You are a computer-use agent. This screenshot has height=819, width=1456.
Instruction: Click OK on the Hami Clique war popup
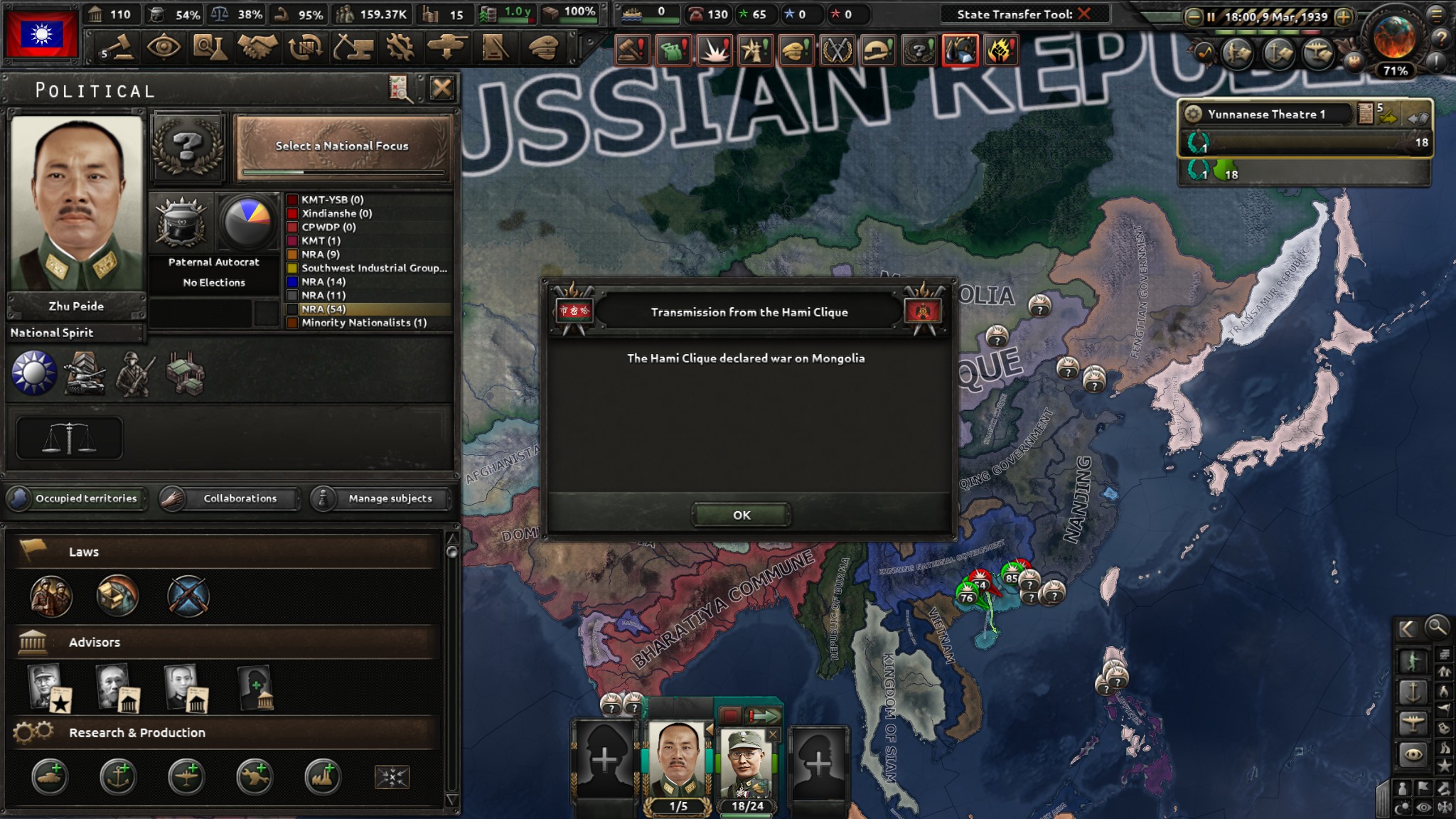coord(741,515)
